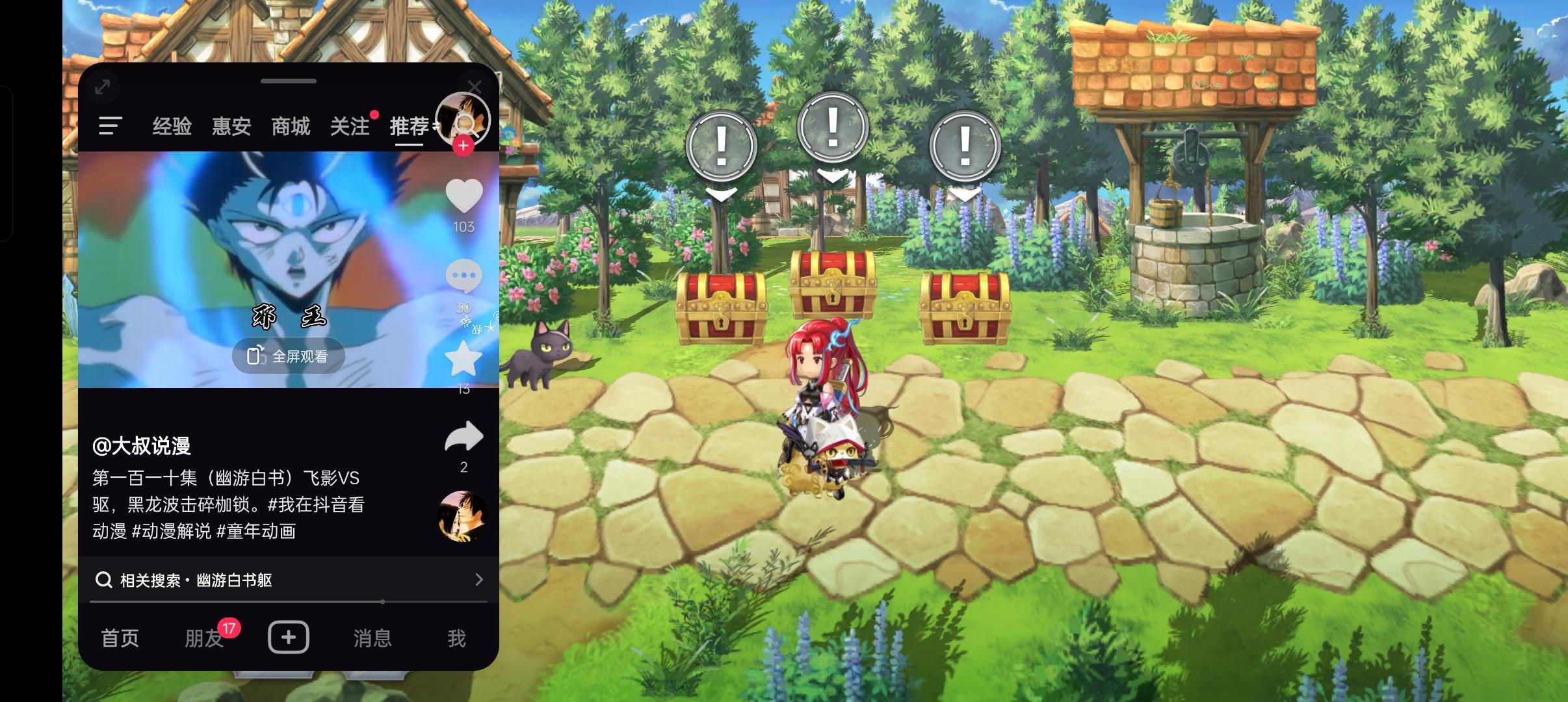1568x702 pixels.
Task: Open related search 幽游白书躯
Action: coord(195,580)
